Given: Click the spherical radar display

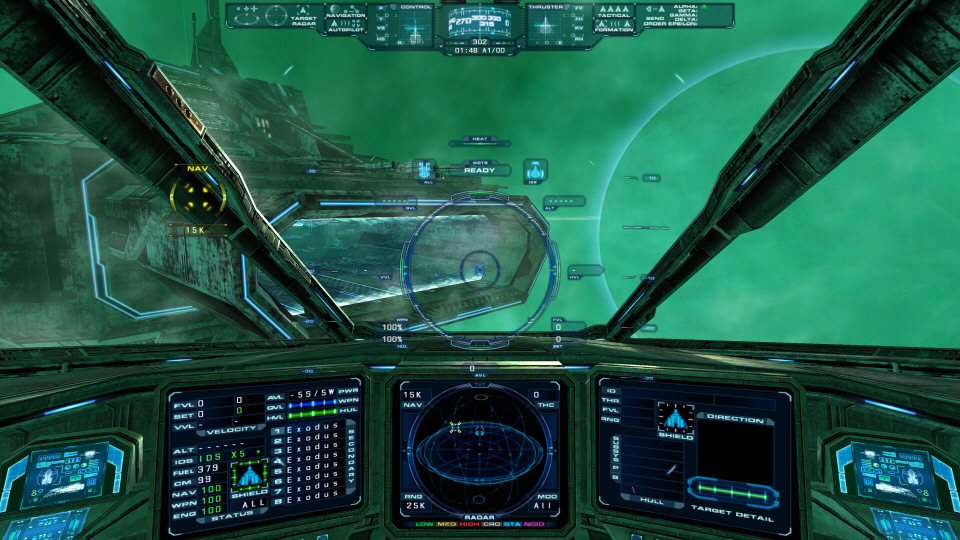Looking at the screenshot, I should click(482, 445).
